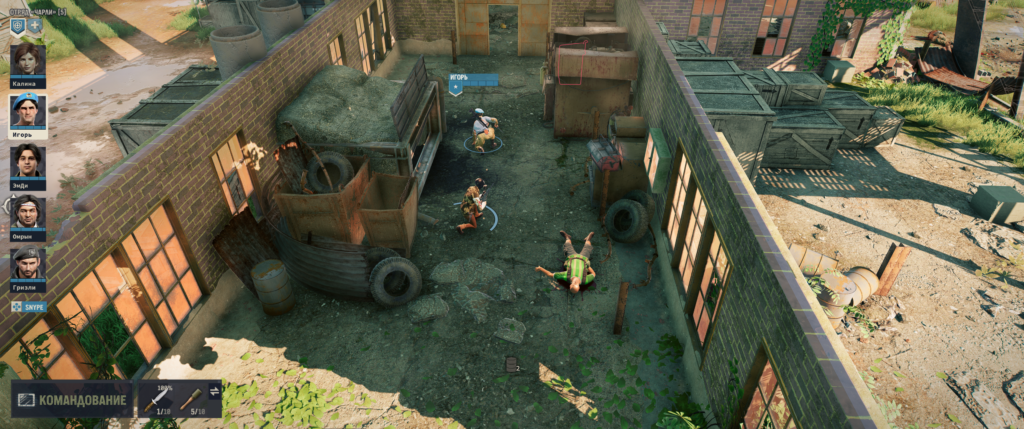Click the shield squad icon above portraits
Screen dimensions: 1024x429
click(18, 26)
